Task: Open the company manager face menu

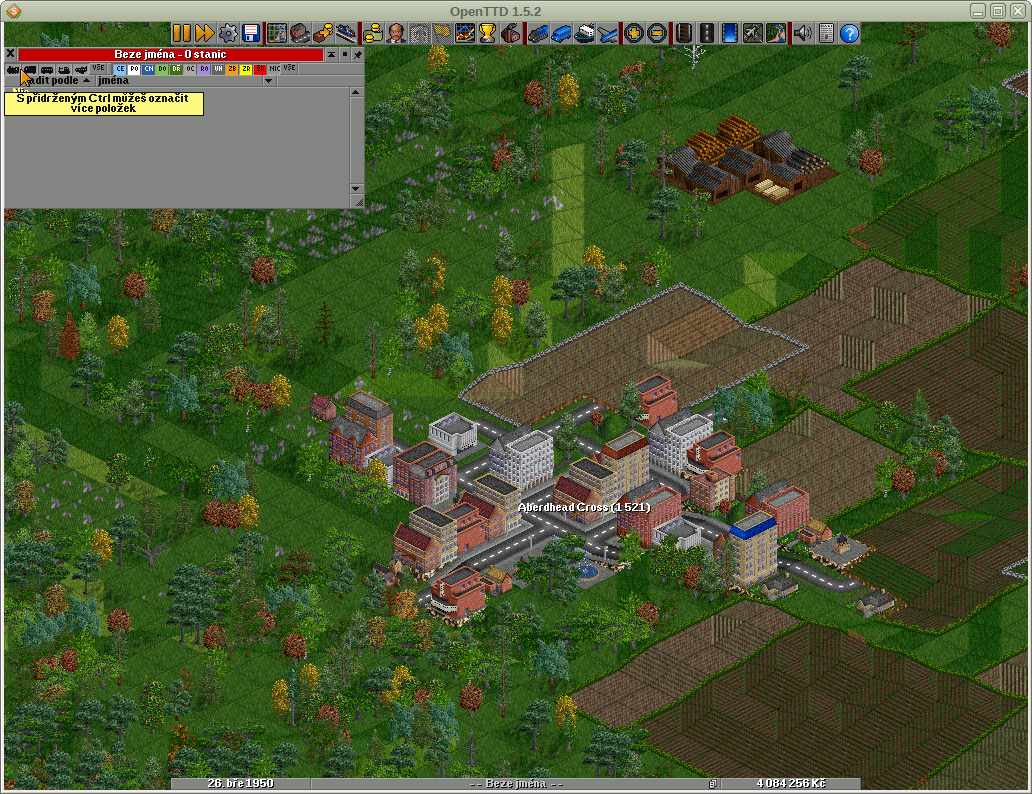Action: pyautogui.click(x=396, y=34)
